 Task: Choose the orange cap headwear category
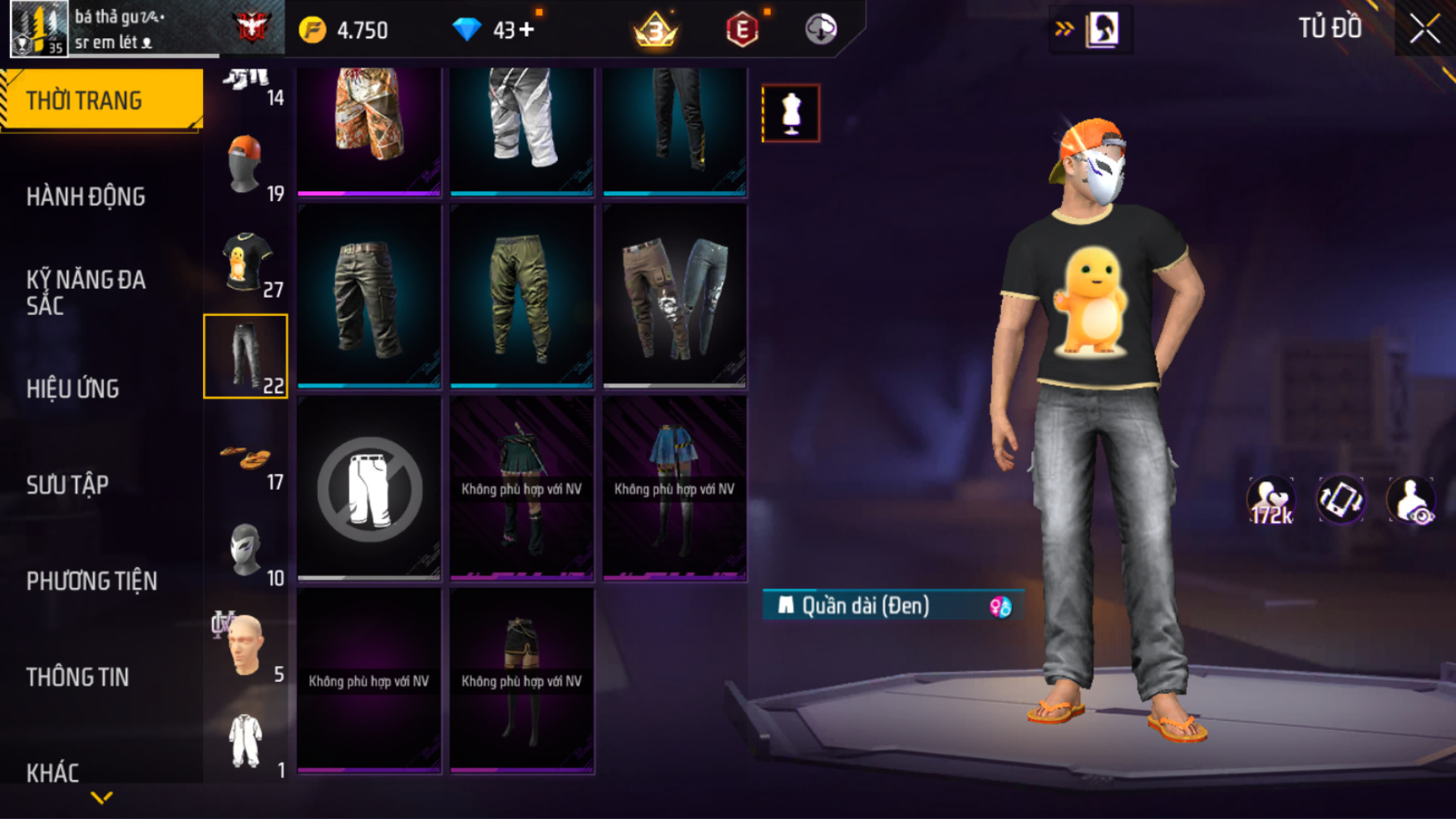click(x=246, y=166)
